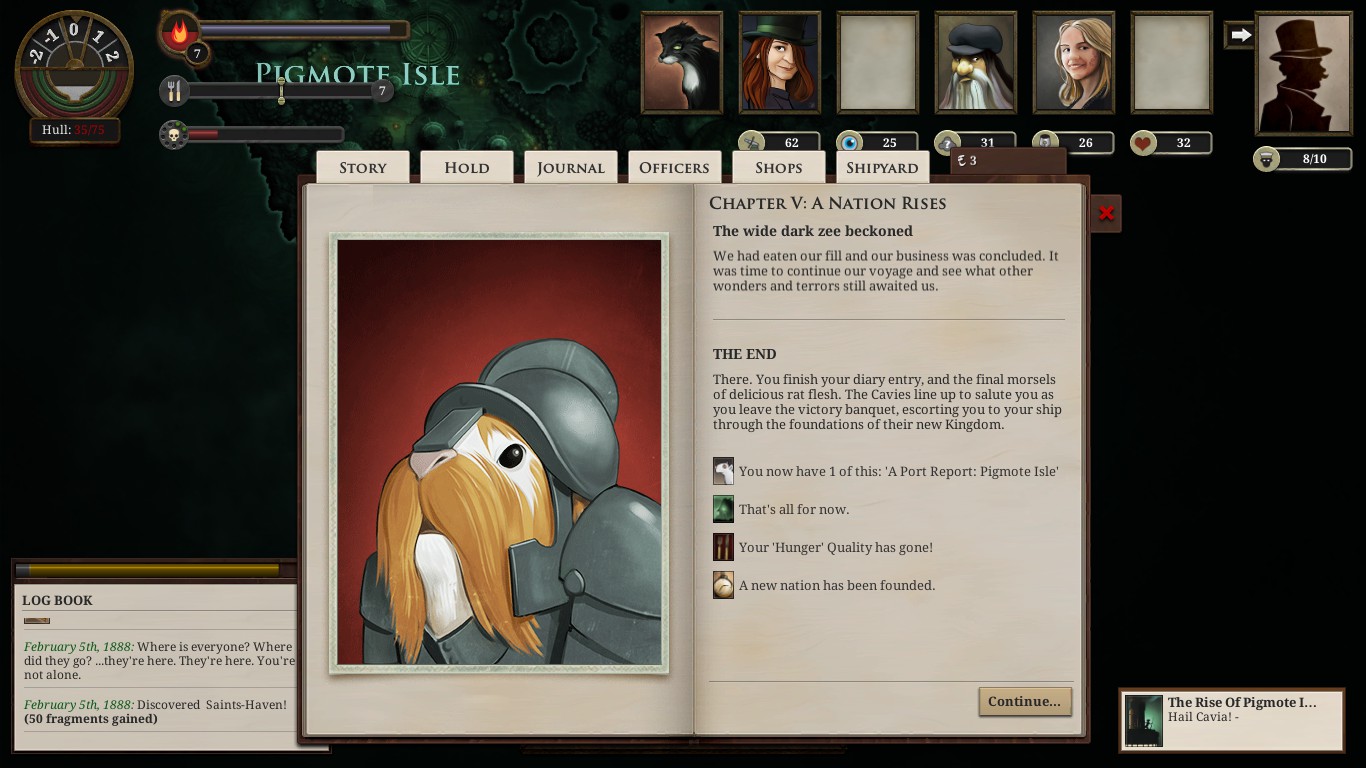
Task: Click the heart icon resource counter
Action: (1144, 143)
